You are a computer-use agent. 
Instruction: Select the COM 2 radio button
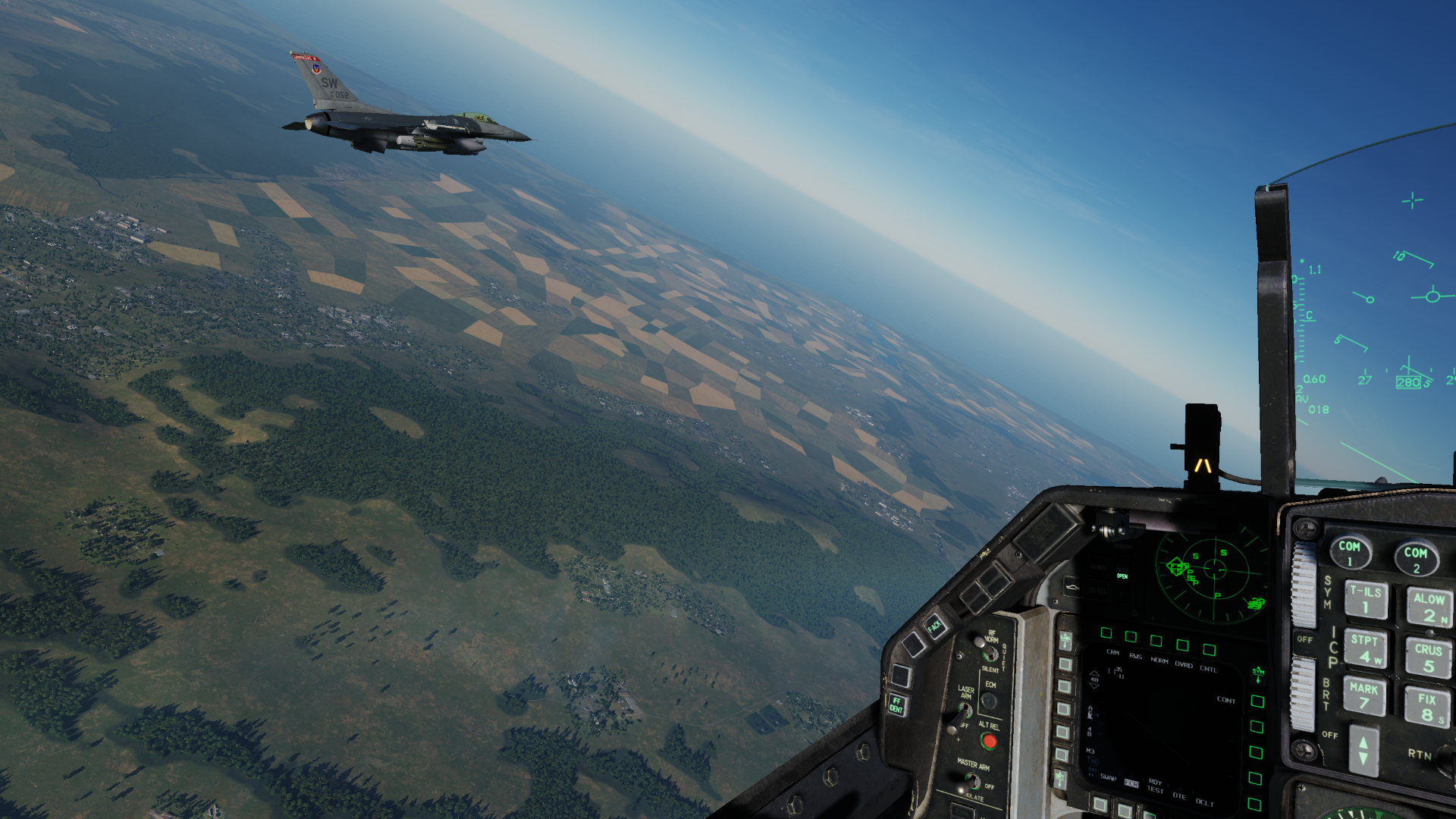(x=1415, y=557)
